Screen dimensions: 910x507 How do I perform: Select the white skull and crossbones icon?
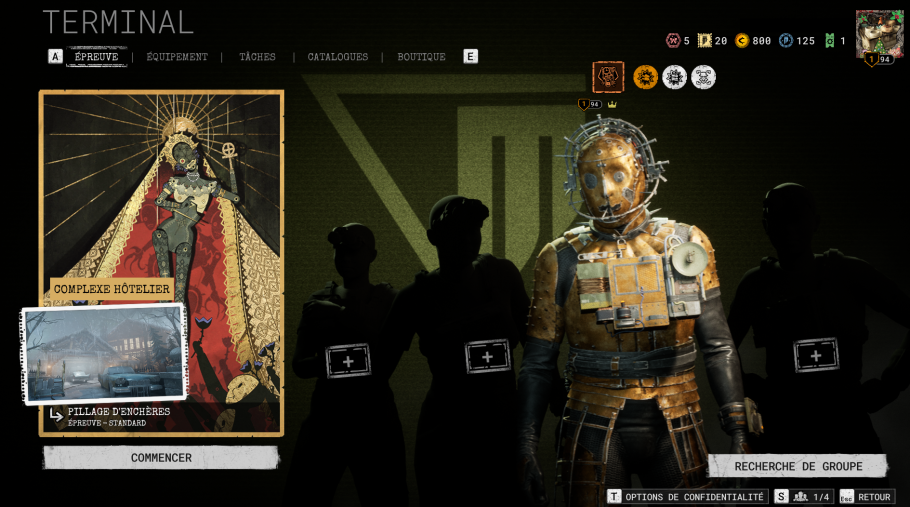[704, 77]
